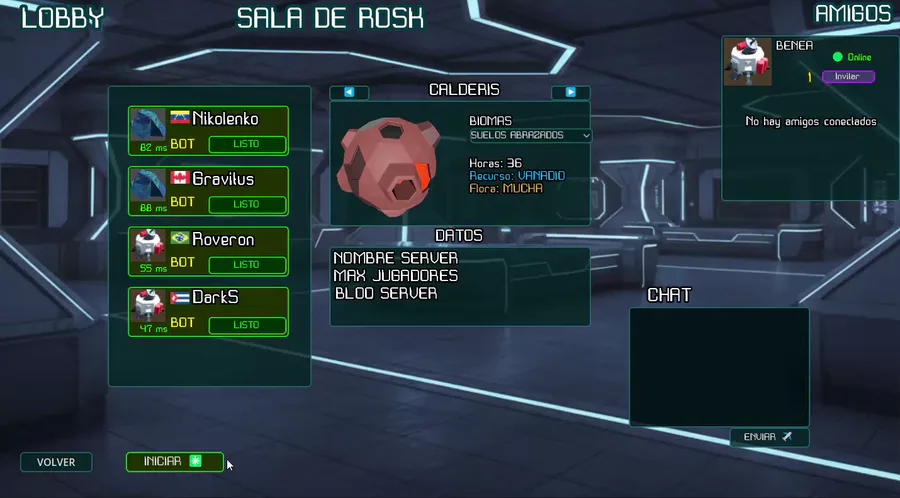Switch to the previous planet with left arrow
The width and height of the screenshot is (900, 498).
click(x=349, y=92)
